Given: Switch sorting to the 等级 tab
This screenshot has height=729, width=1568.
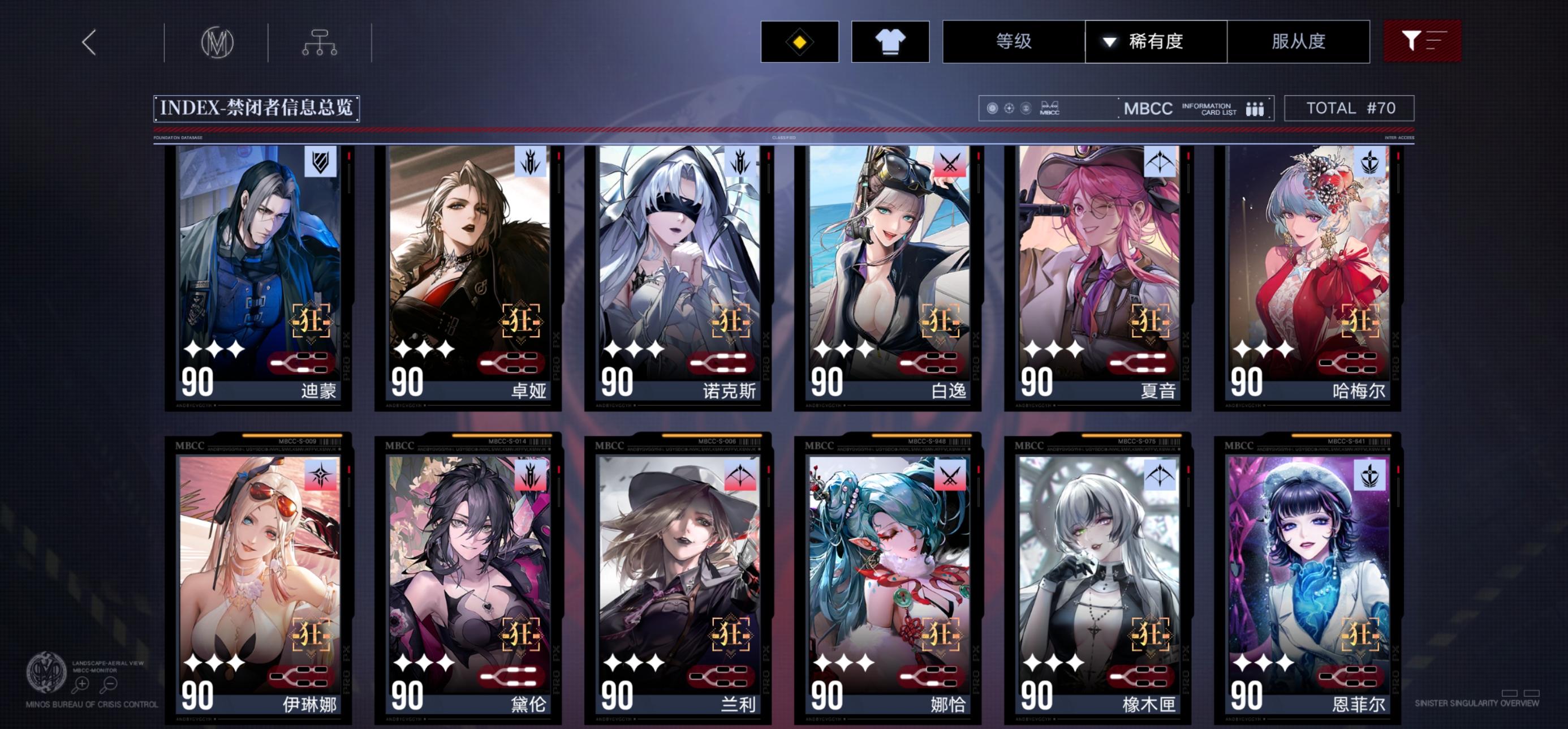Looking at the screenshot, I should point(1013,41).
